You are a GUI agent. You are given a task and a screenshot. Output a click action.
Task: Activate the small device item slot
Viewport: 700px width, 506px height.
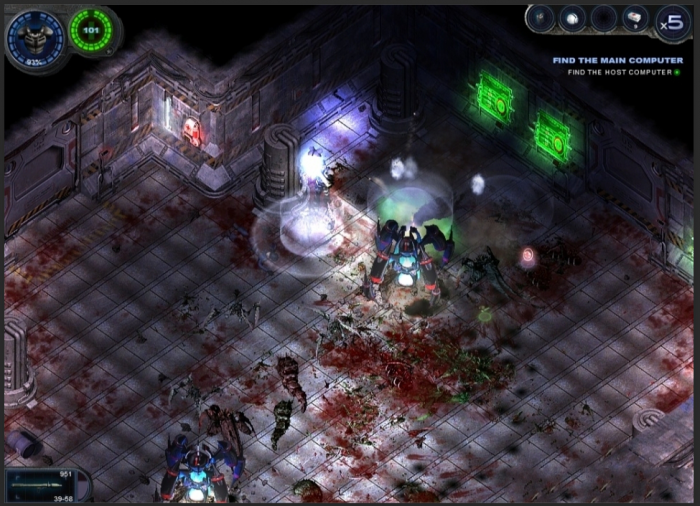click(542, 18)
